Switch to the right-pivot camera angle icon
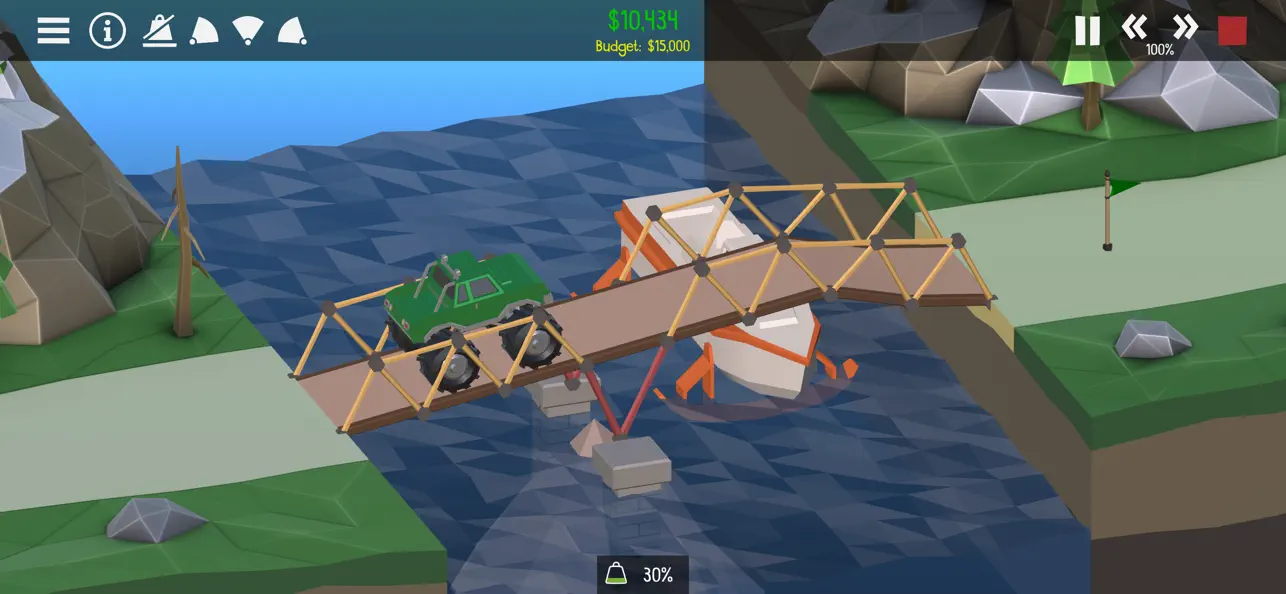 tap(292, 31)
